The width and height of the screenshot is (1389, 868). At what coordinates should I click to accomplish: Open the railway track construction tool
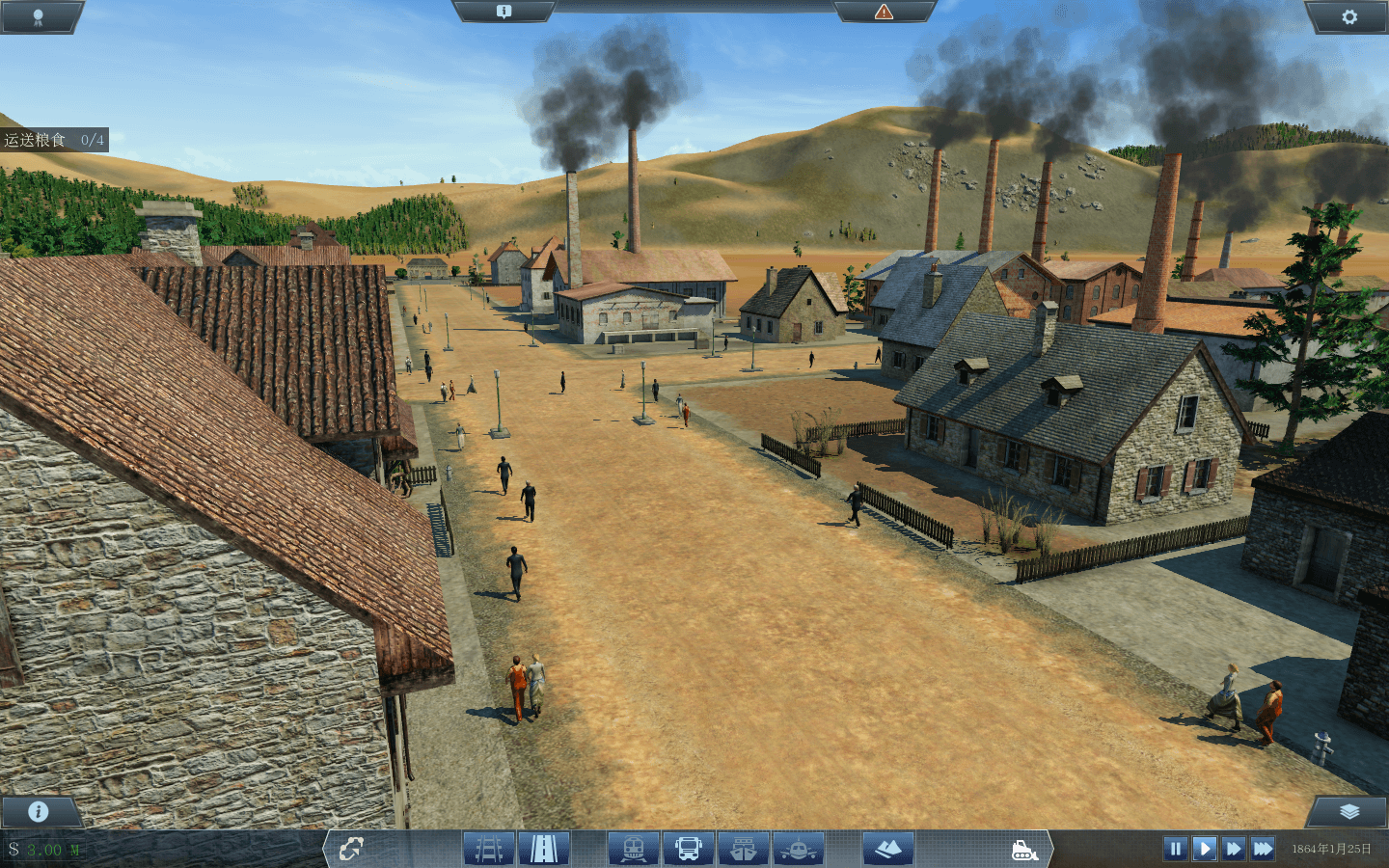489,849
